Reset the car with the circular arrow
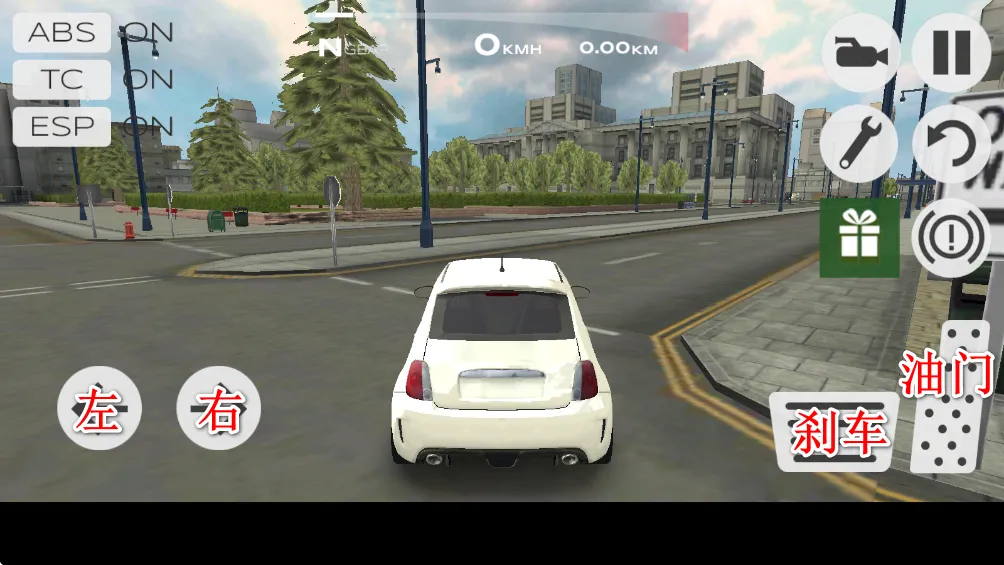Image resolution: width=1004 pixels, height=565 pixels. [x=951, y=144]
